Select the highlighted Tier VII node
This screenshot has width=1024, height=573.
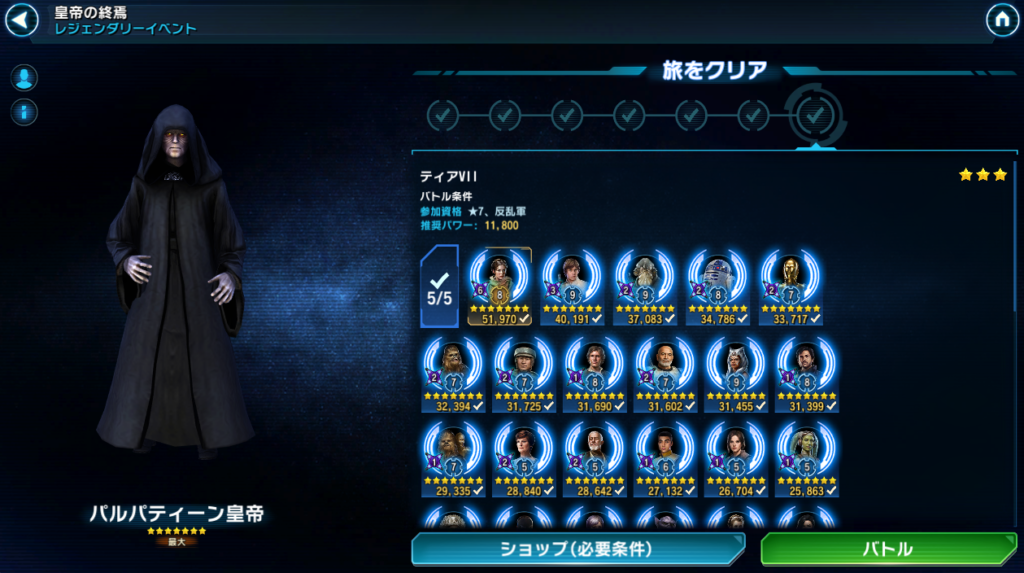pos(815,116)
